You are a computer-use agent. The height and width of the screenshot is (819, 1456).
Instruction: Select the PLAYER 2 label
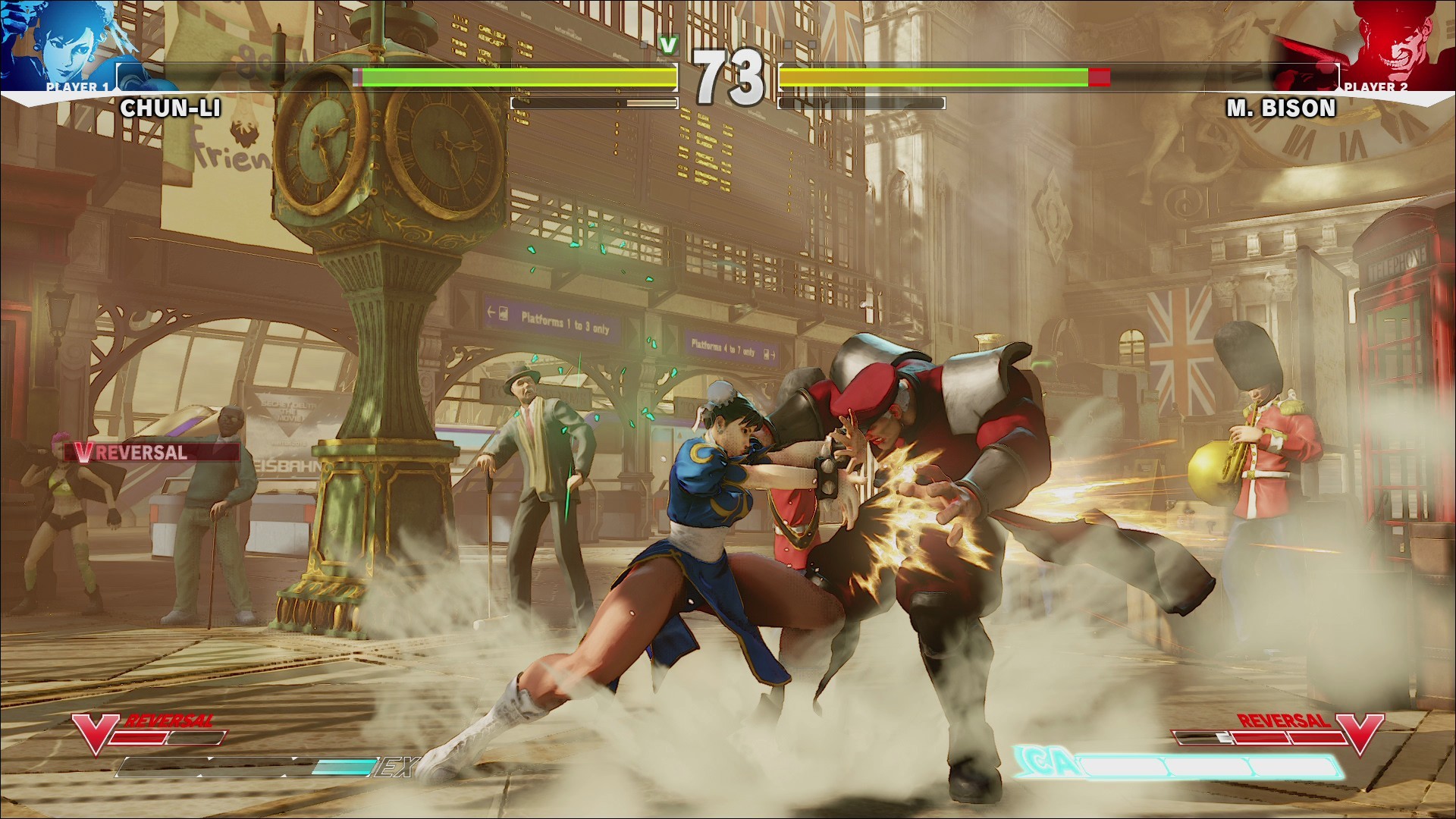coord(1376,88)
